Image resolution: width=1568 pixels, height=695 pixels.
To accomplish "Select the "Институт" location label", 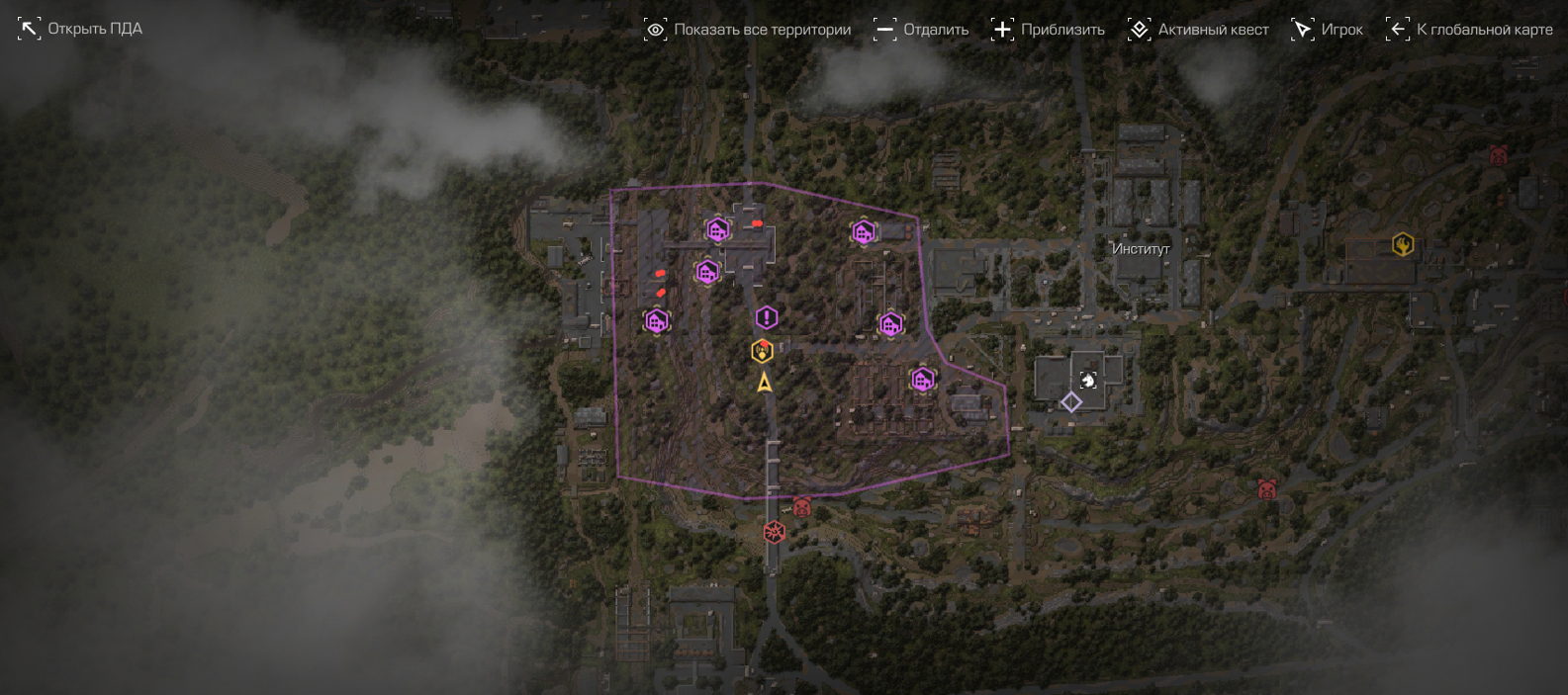I will click(1141, 249).
